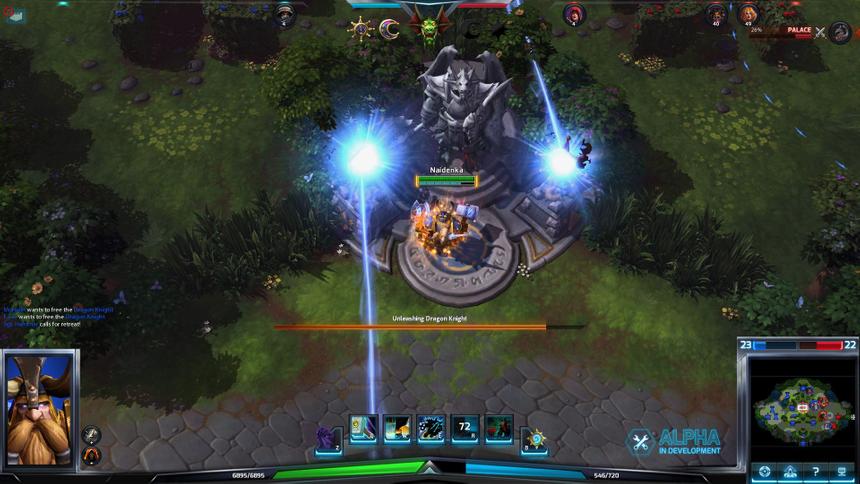Click the small talent icon beside portrait

click(91, 434)
